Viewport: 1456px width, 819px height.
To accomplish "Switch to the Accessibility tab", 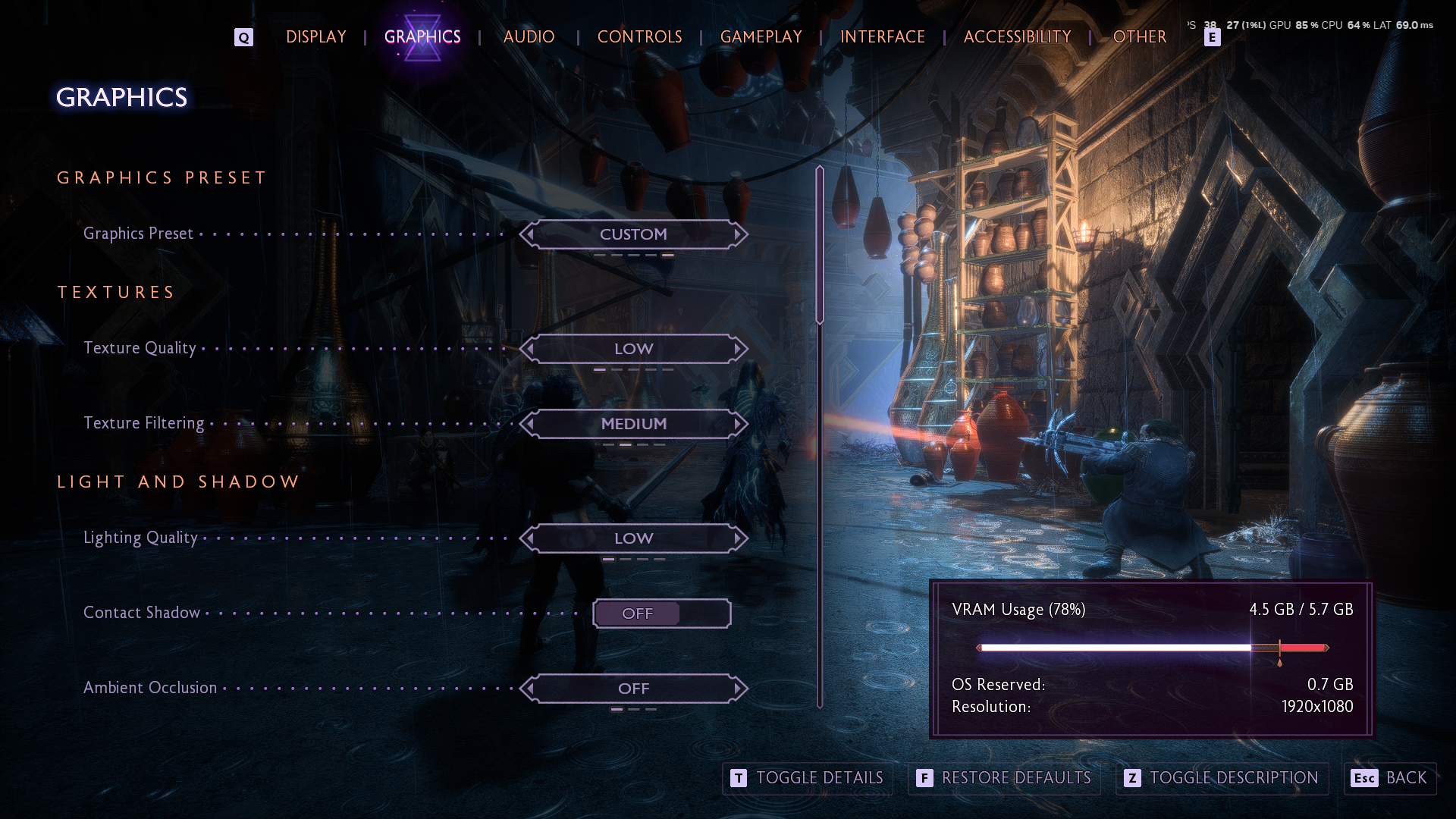I will 1017,36.
